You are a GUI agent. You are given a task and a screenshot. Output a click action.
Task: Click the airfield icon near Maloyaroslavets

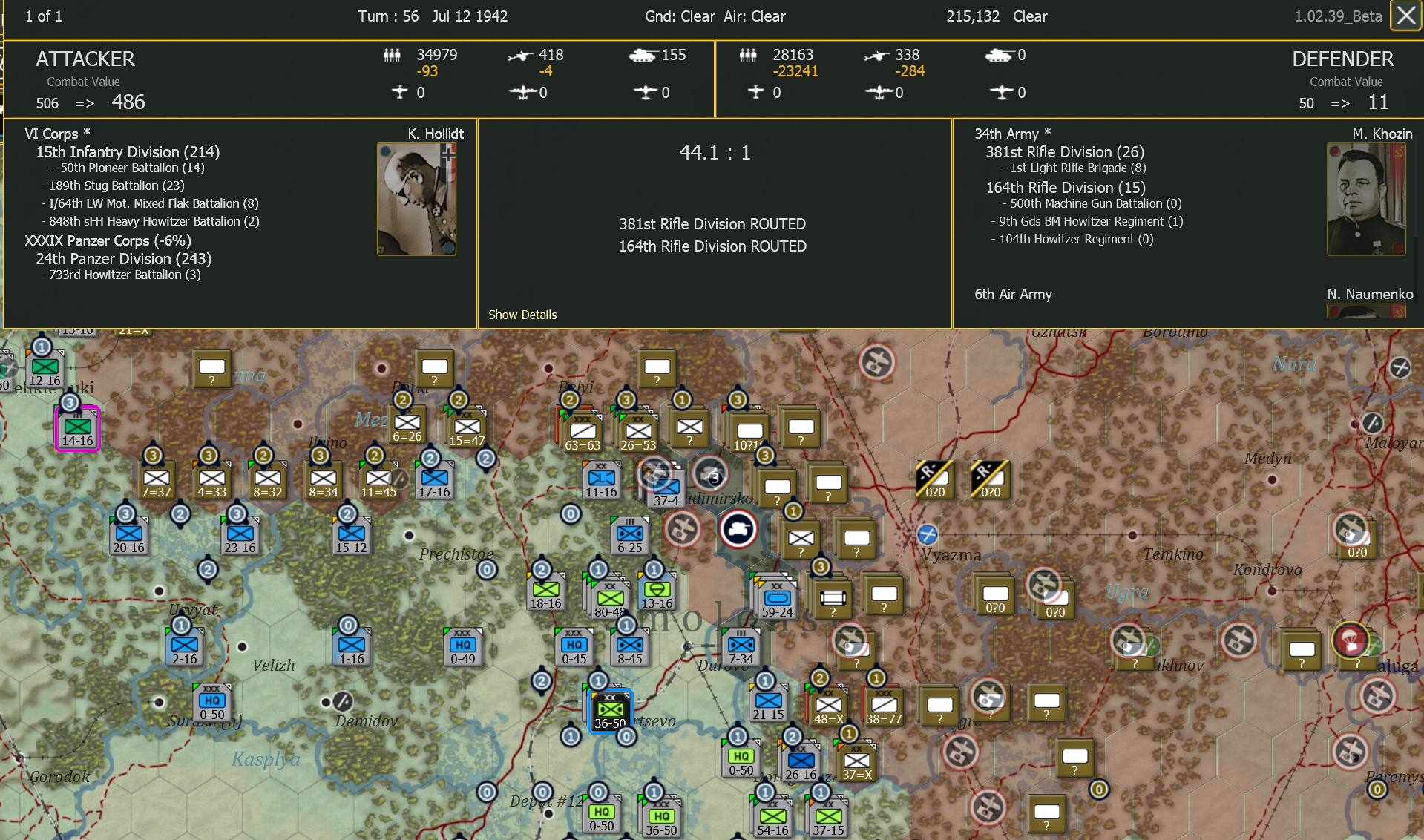click(x=1372, y=424)
